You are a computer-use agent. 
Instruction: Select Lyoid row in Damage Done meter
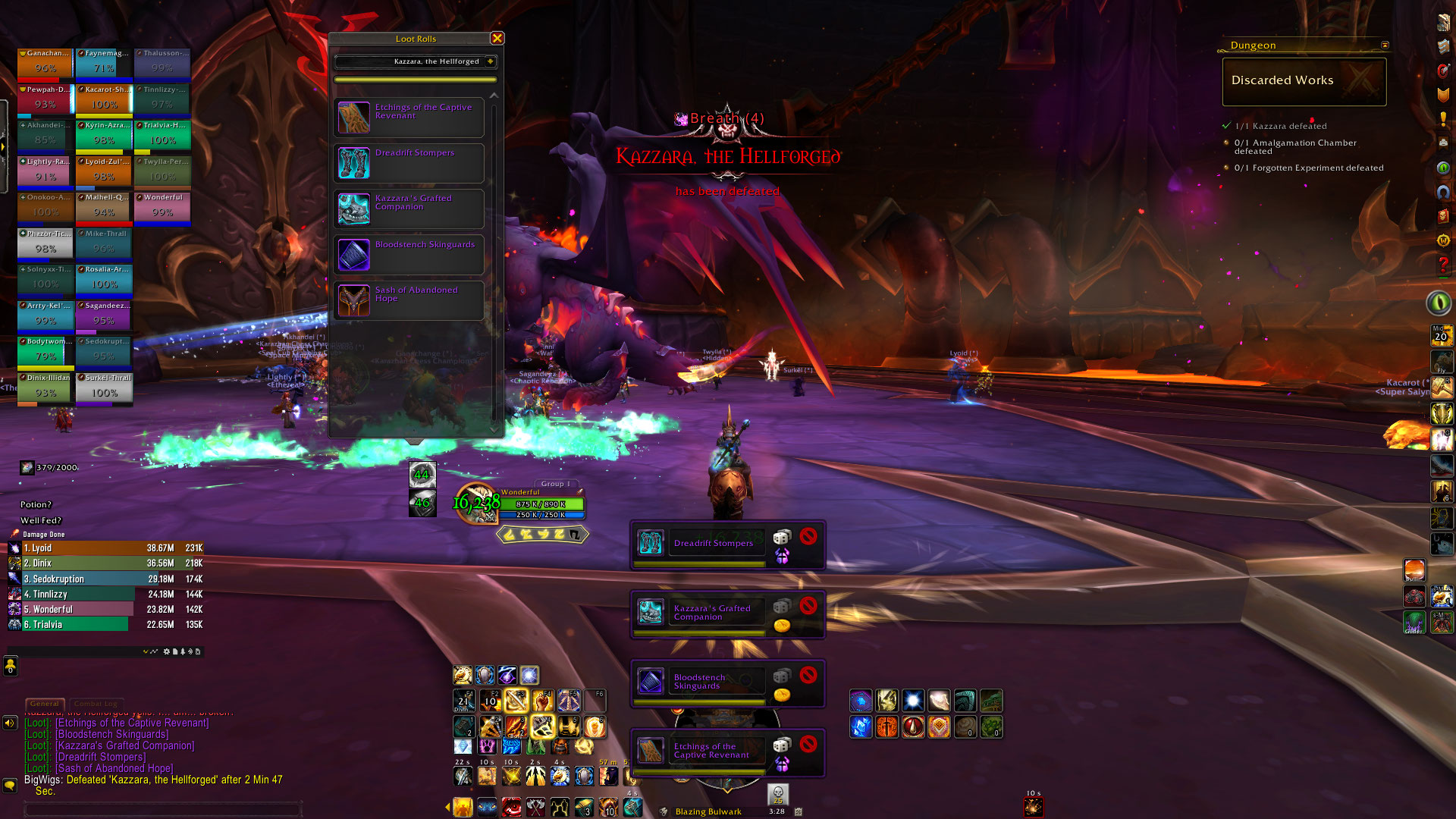point(106,548)
